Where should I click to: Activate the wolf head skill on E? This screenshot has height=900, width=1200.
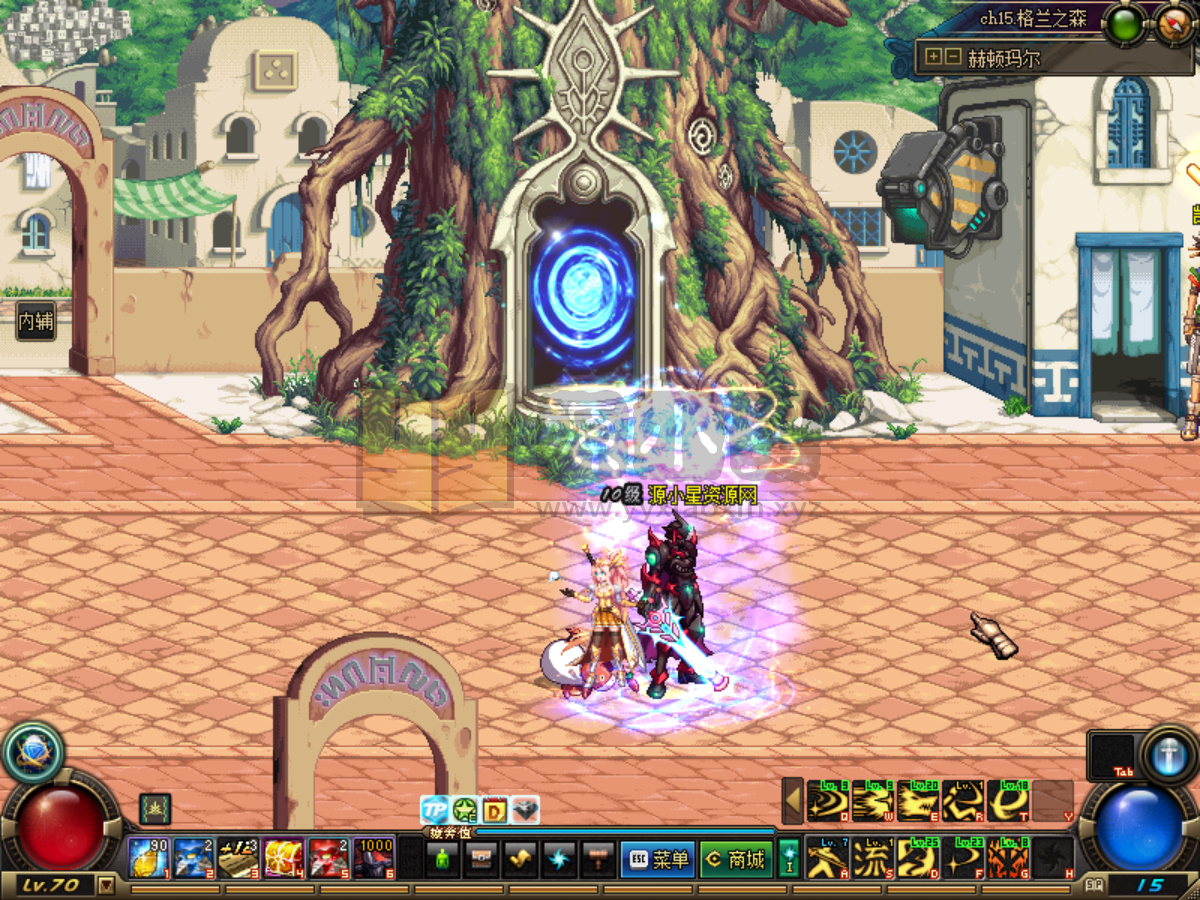pos(917,801)
